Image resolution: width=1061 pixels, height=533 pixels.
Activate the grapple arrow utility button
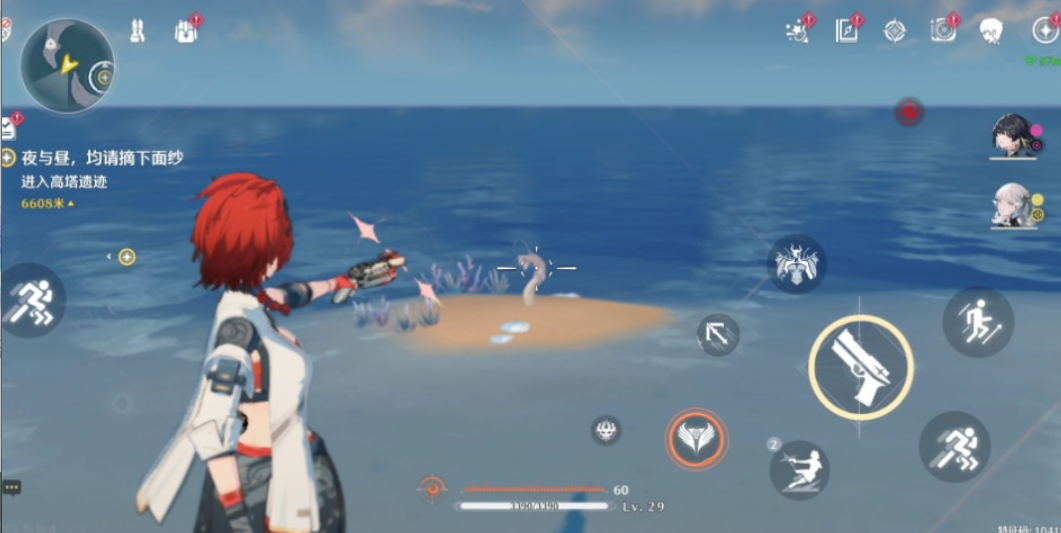[717, 335]
